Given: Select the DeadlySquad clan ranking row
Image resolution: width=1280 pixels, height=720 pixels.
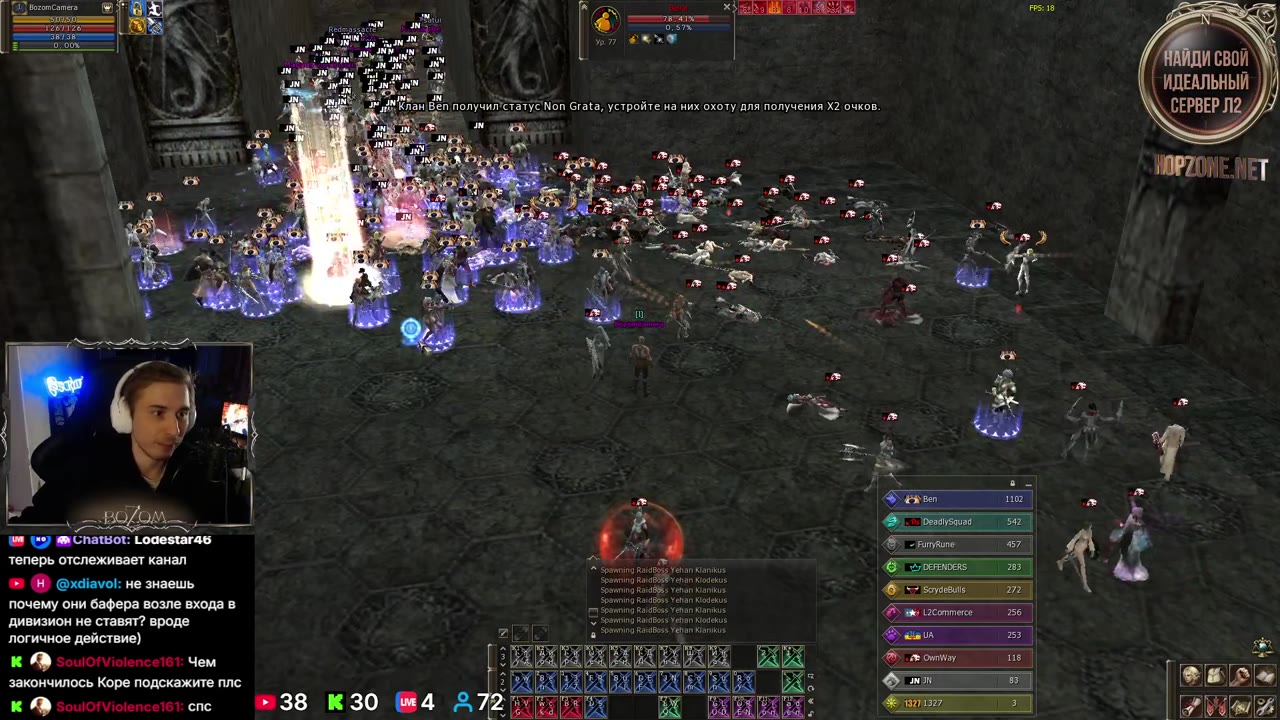Looking at the screenshot, I should [x=957, y=522].
